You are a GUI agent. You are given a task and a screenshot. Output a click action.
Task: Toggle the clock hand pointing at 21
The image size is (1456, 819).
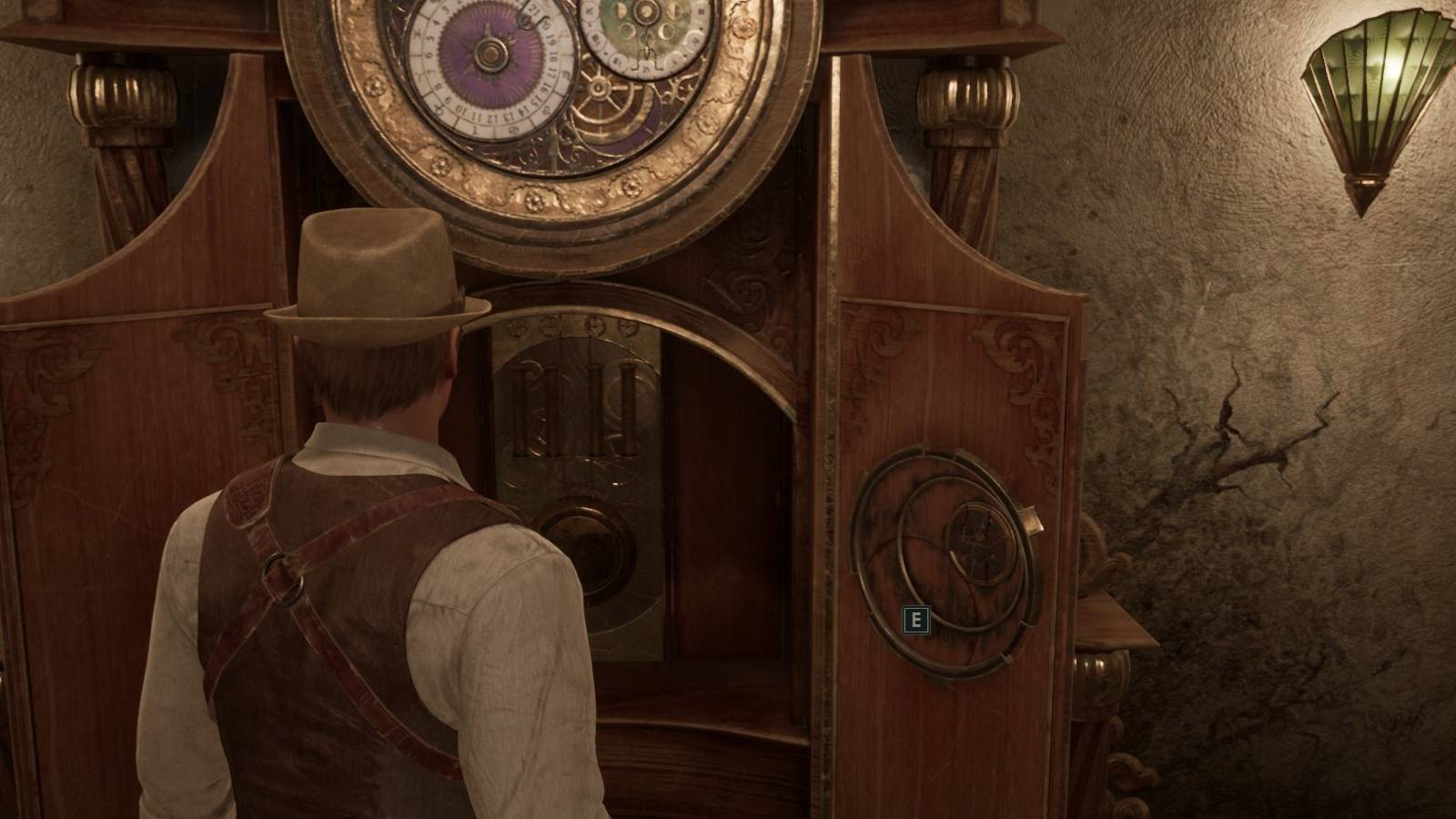point(526,20)
